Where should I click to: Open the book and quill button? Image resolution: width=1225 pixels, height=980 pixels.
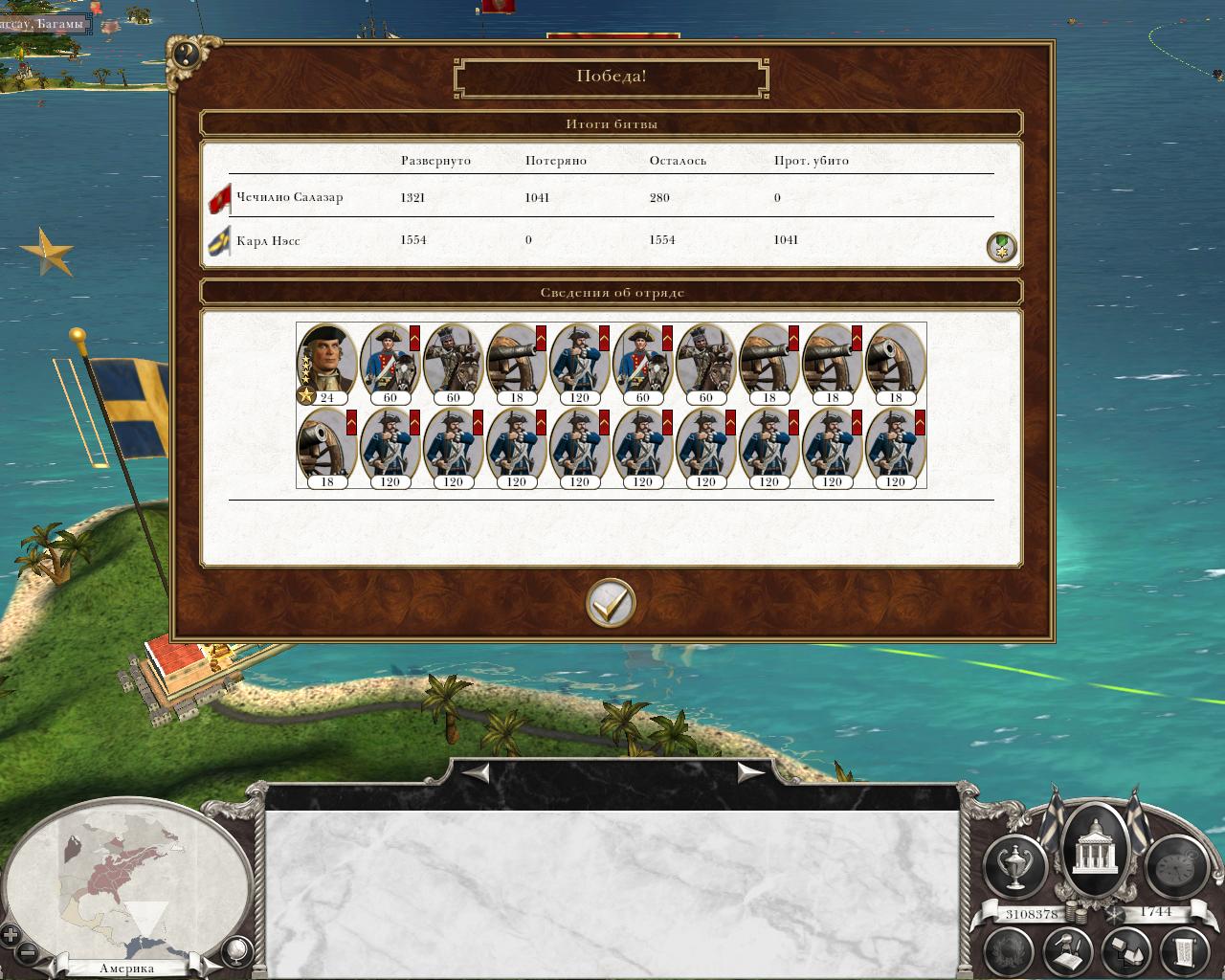[1069, 950]
